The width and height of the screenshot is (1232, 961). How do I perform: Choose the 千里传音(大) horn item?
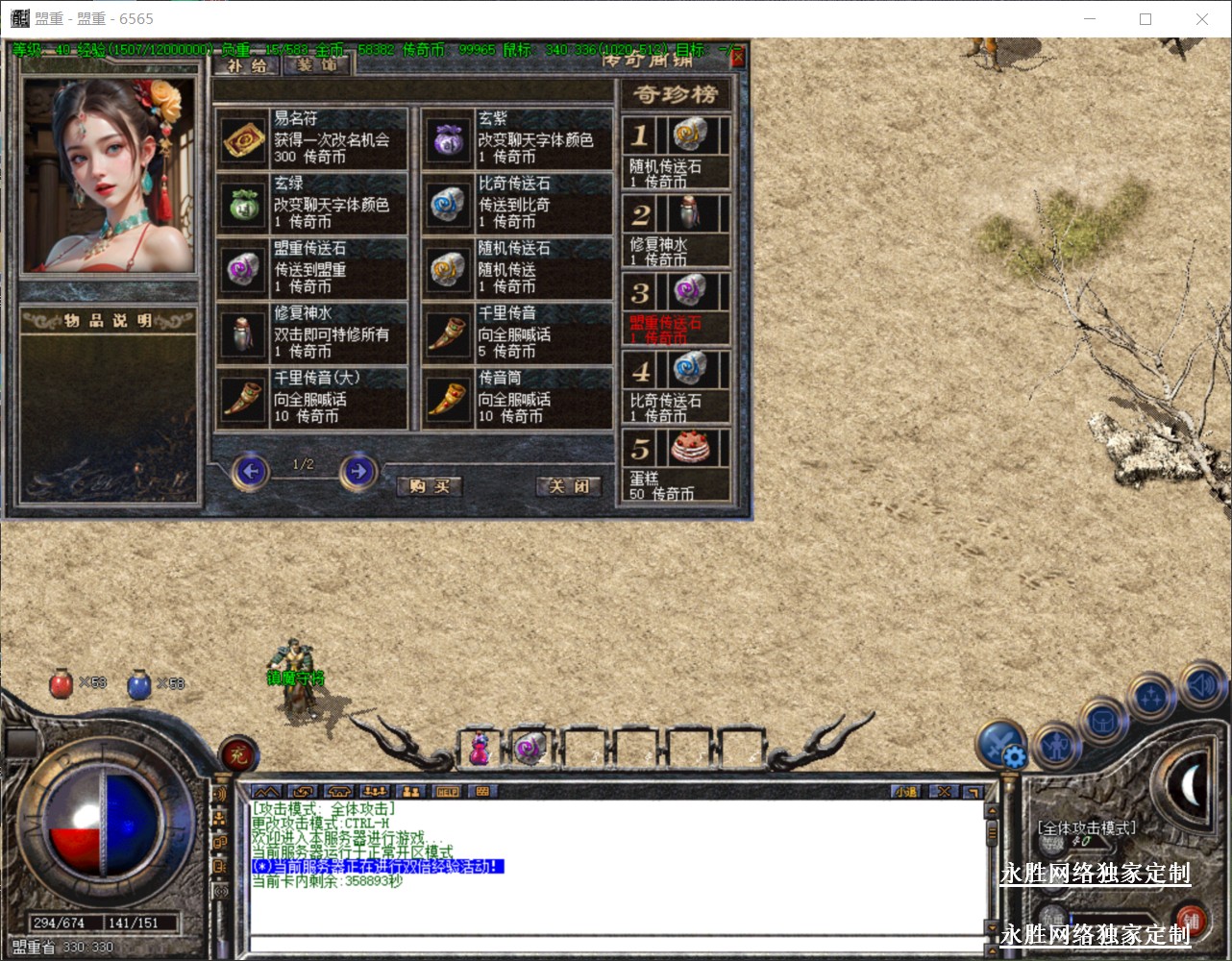point(242,399)
